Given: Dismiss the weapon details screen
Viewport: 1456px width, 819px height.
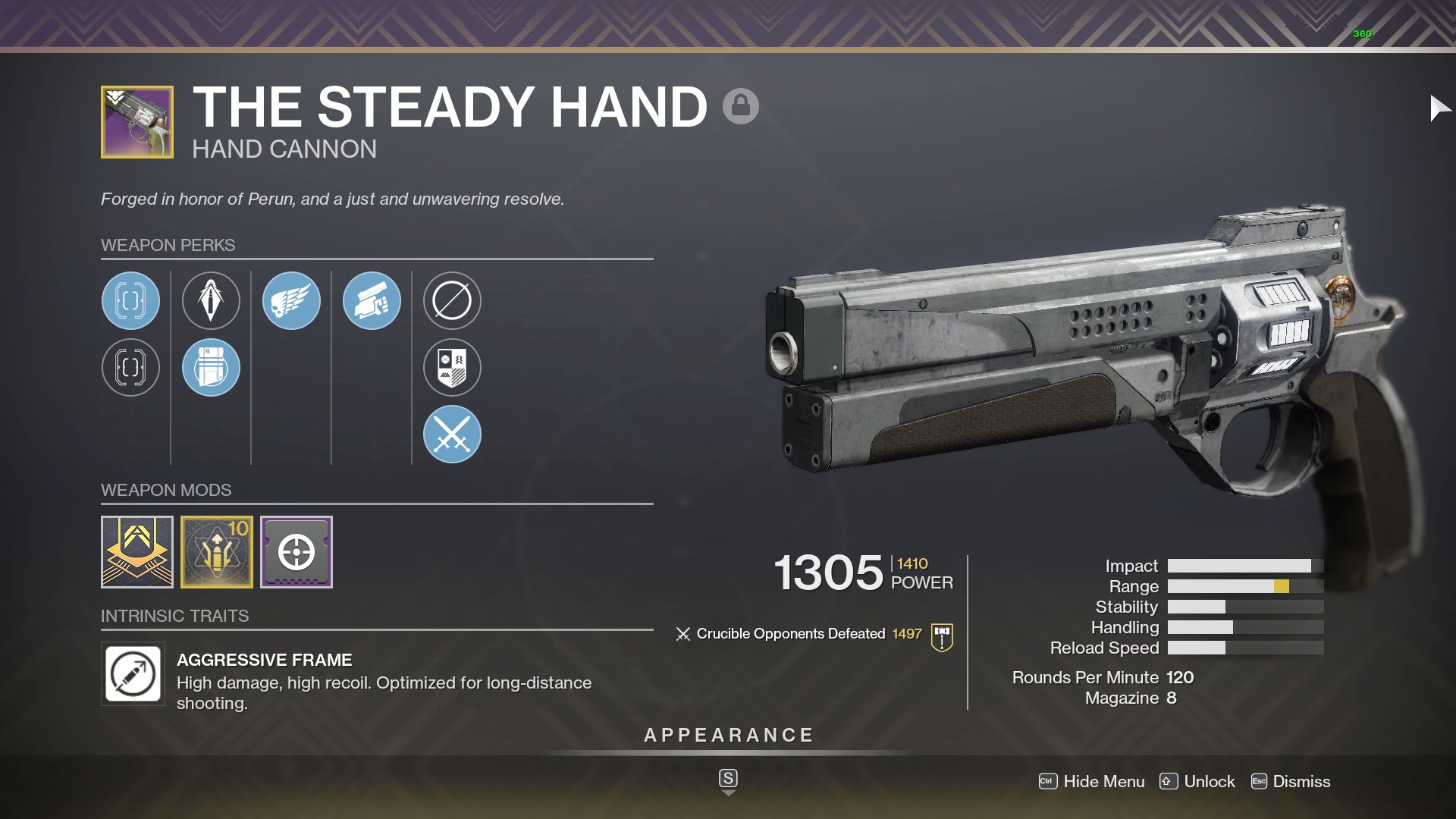Looking at the screenshot, I should [x=1302, y=781].
